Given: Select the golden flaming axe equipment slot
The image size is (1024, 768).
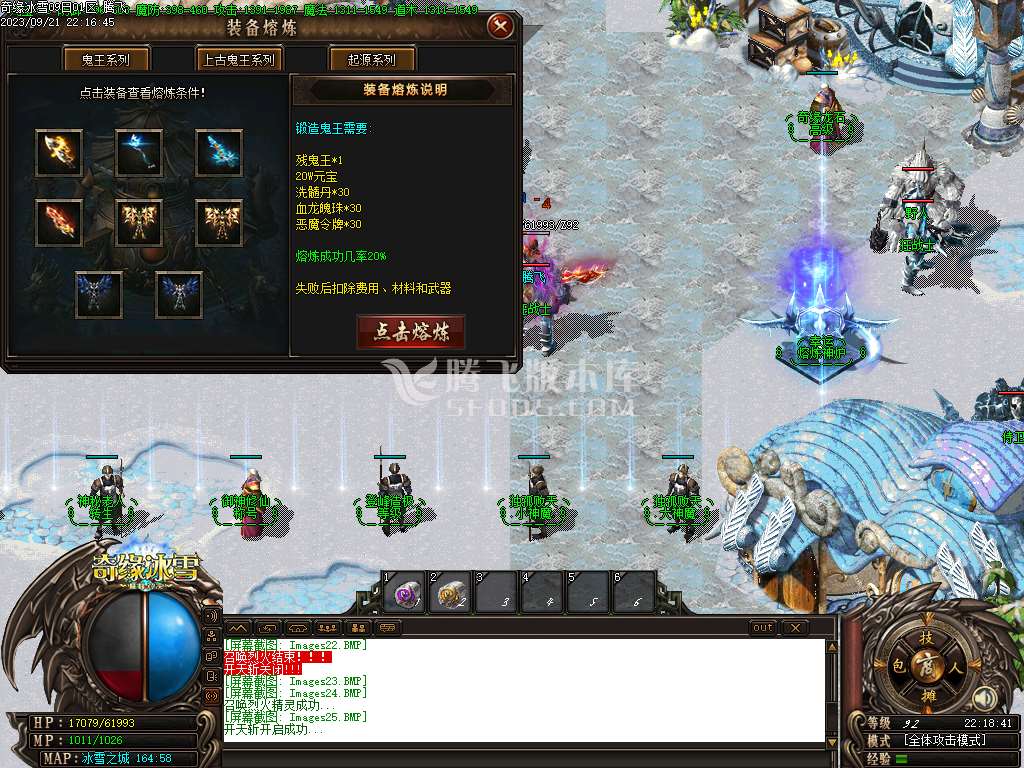Looking at the screenshot, I should click(x=59, y=153).
